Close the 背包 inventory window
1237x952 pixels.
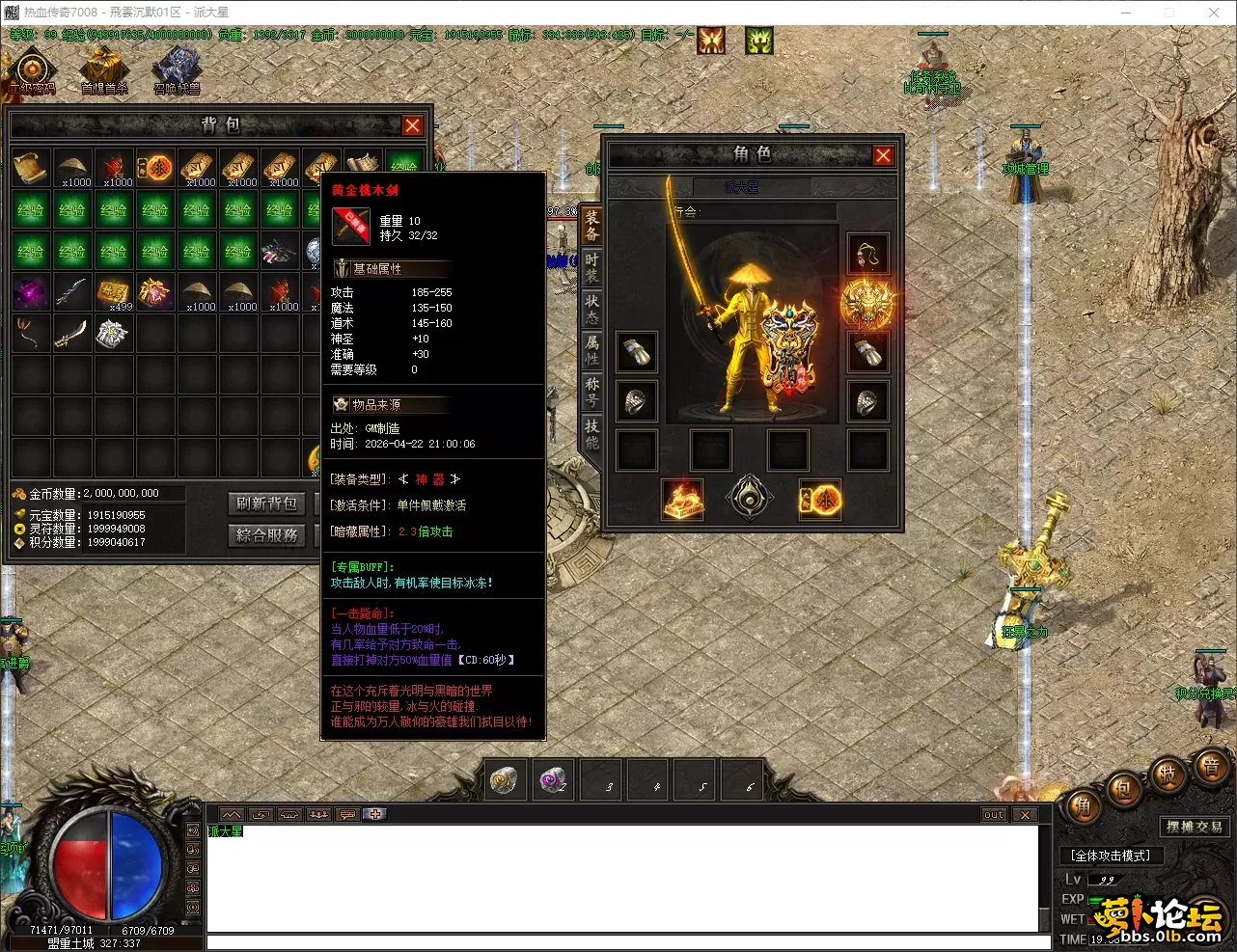(x=412, y=125)
